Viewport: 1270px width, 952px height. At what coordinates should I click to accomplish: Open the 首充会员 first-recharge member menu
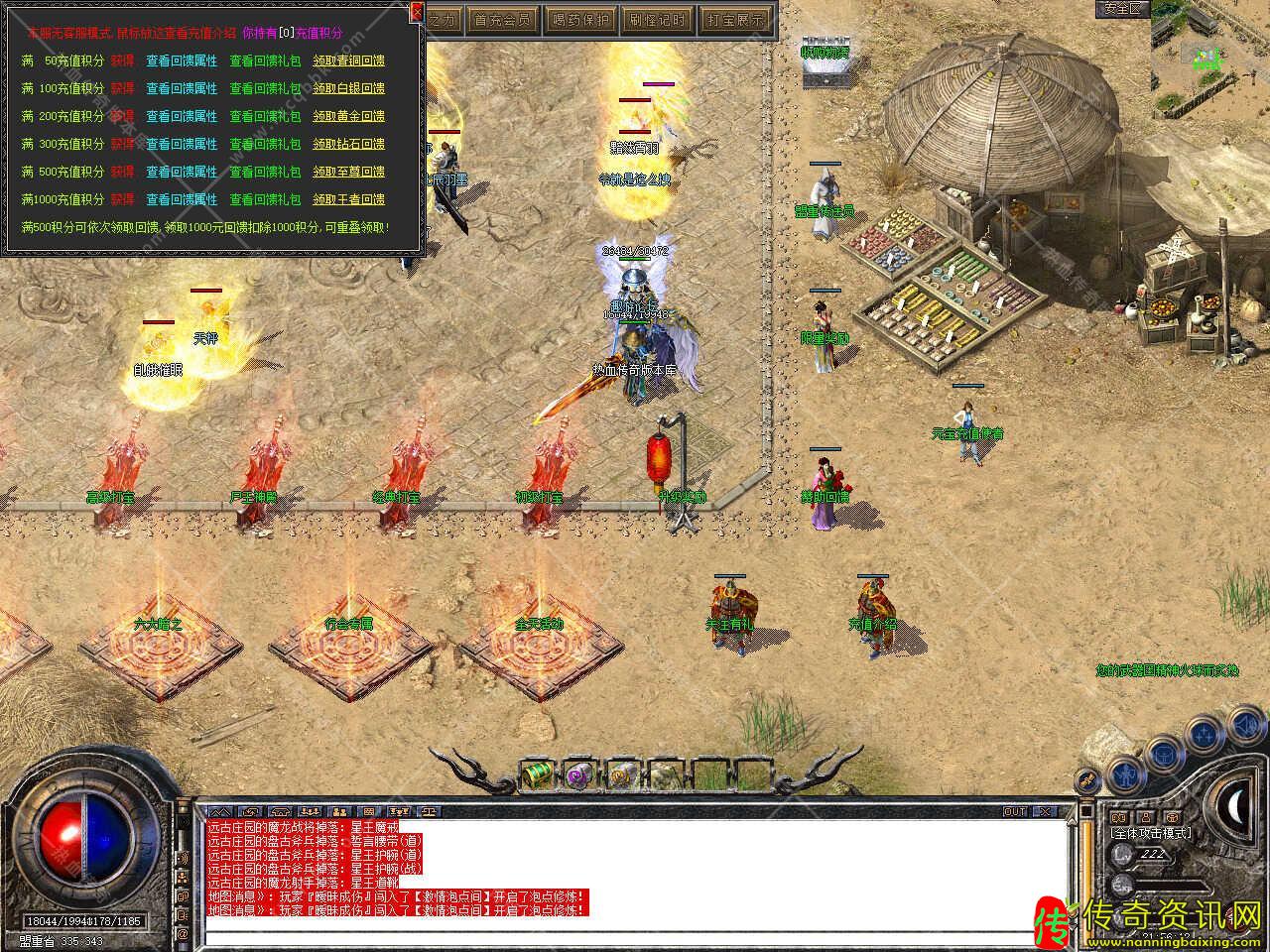point(504,19)
